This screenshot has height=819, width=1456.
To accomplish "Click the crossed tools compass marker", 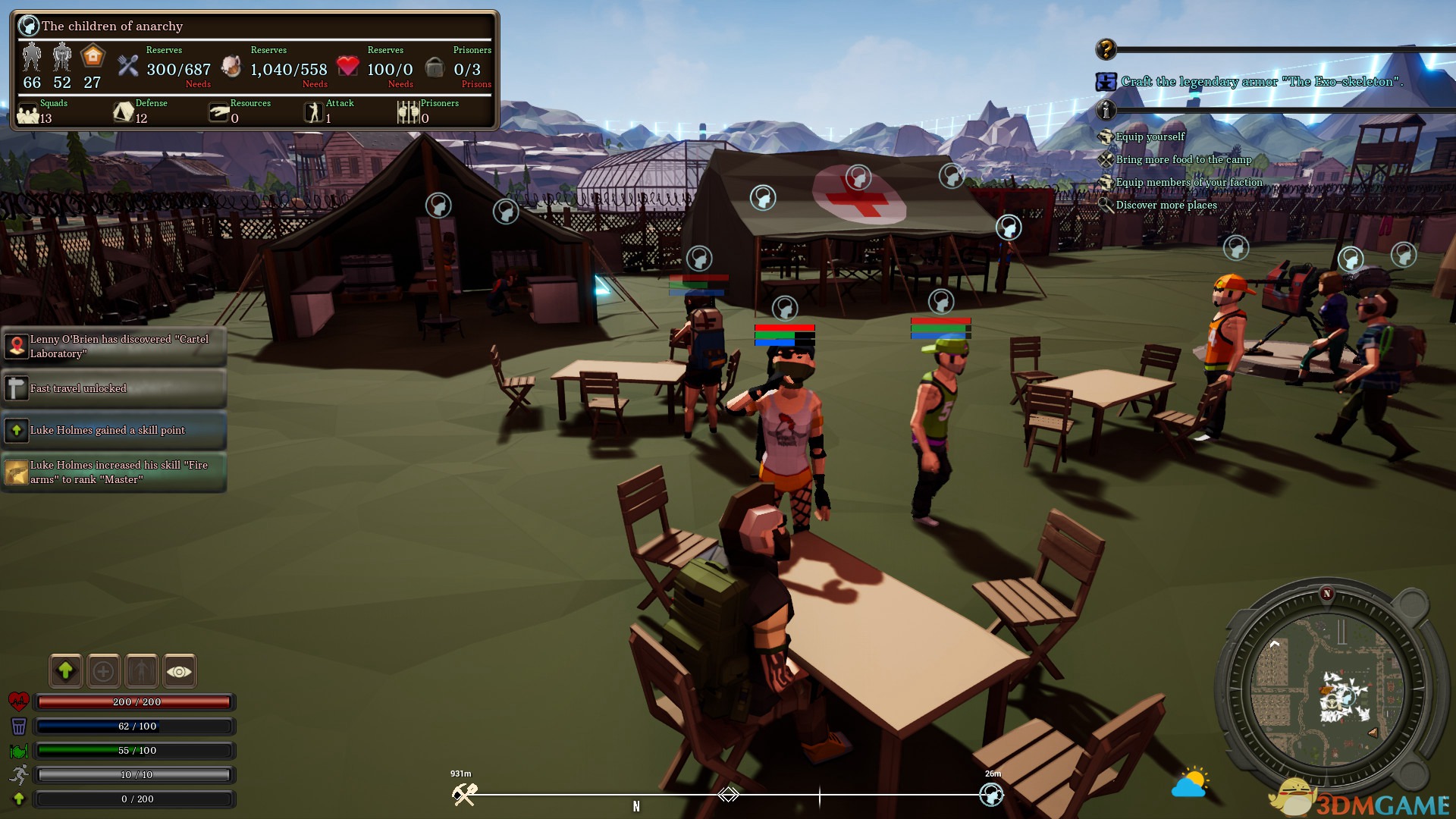I will tap(464, 794).
